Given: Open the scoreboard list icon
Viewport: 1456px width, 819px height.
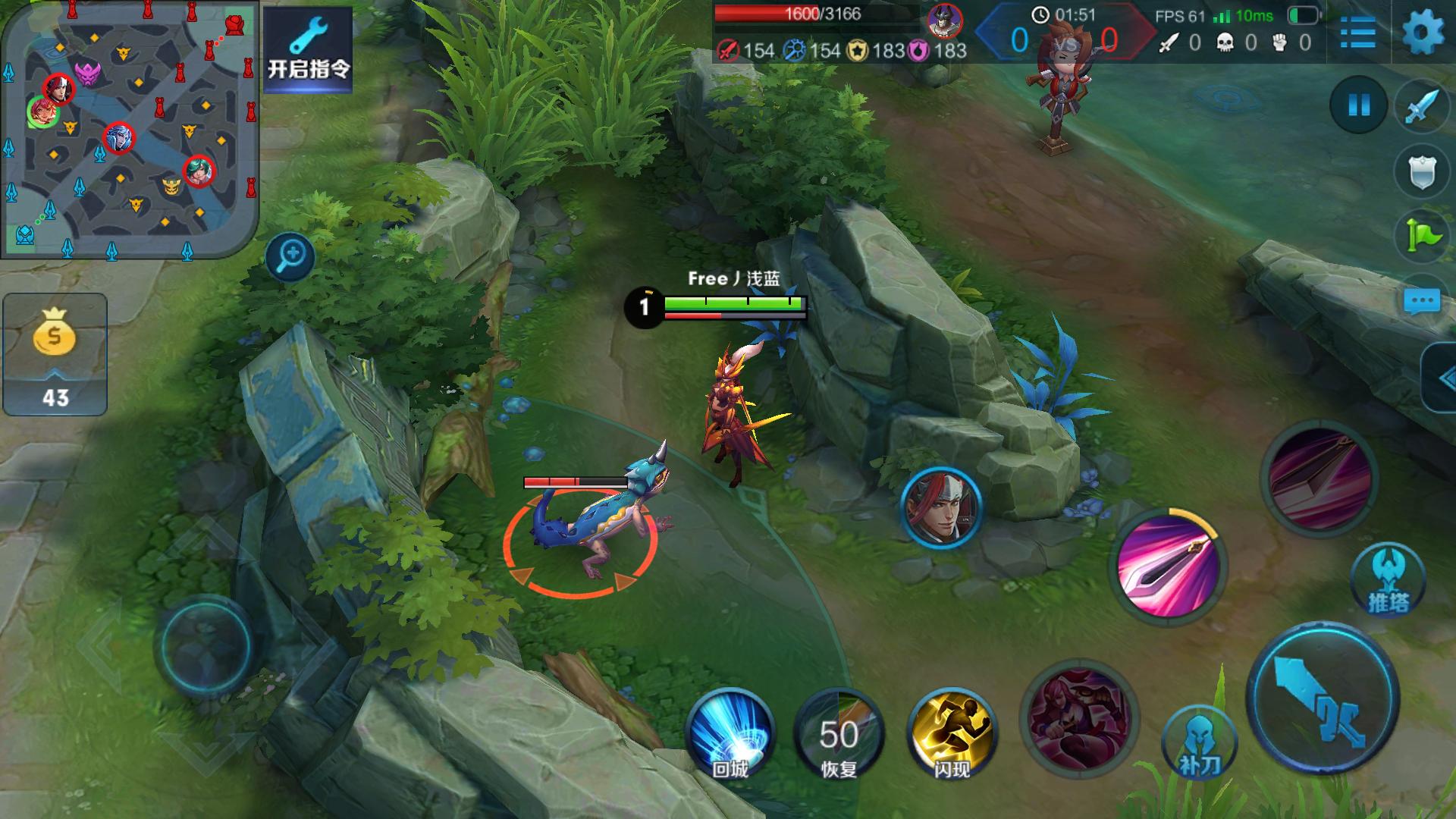Looking at the screenshot, I should coord(1357,33).
